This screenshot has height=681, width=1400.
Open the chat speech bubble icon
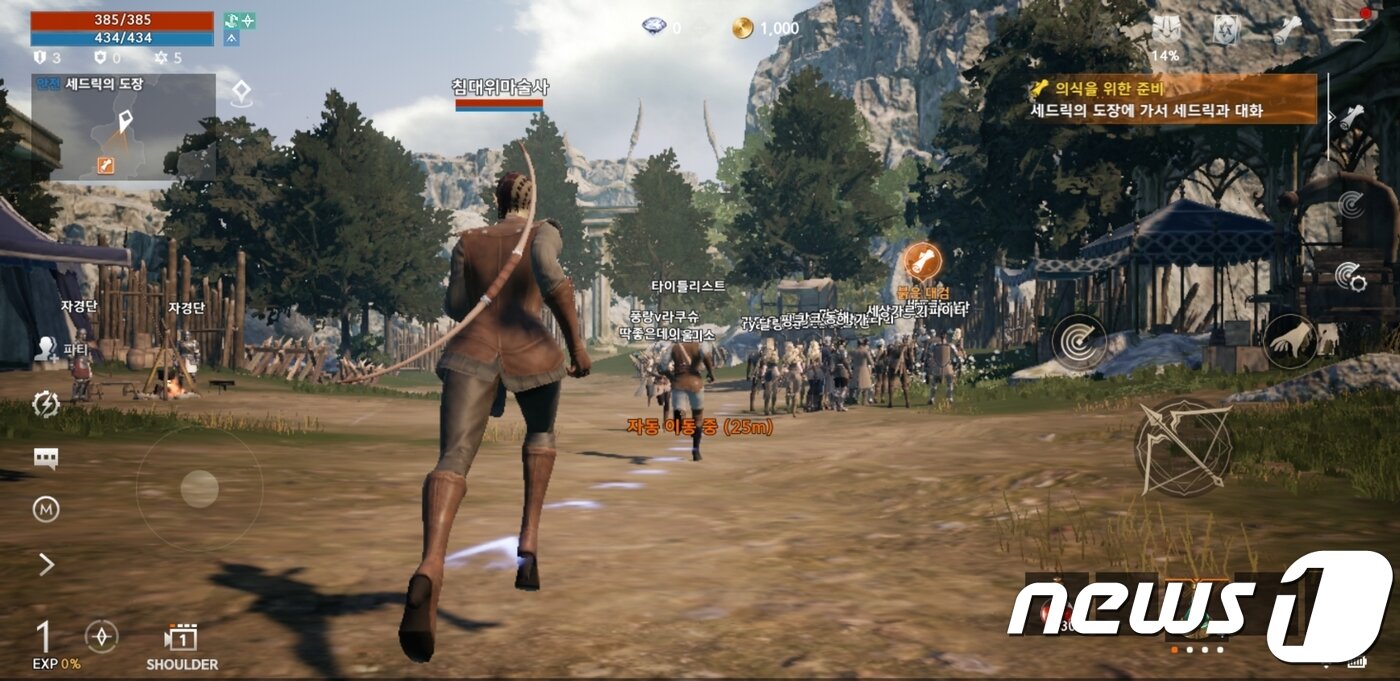coord(46,459)
